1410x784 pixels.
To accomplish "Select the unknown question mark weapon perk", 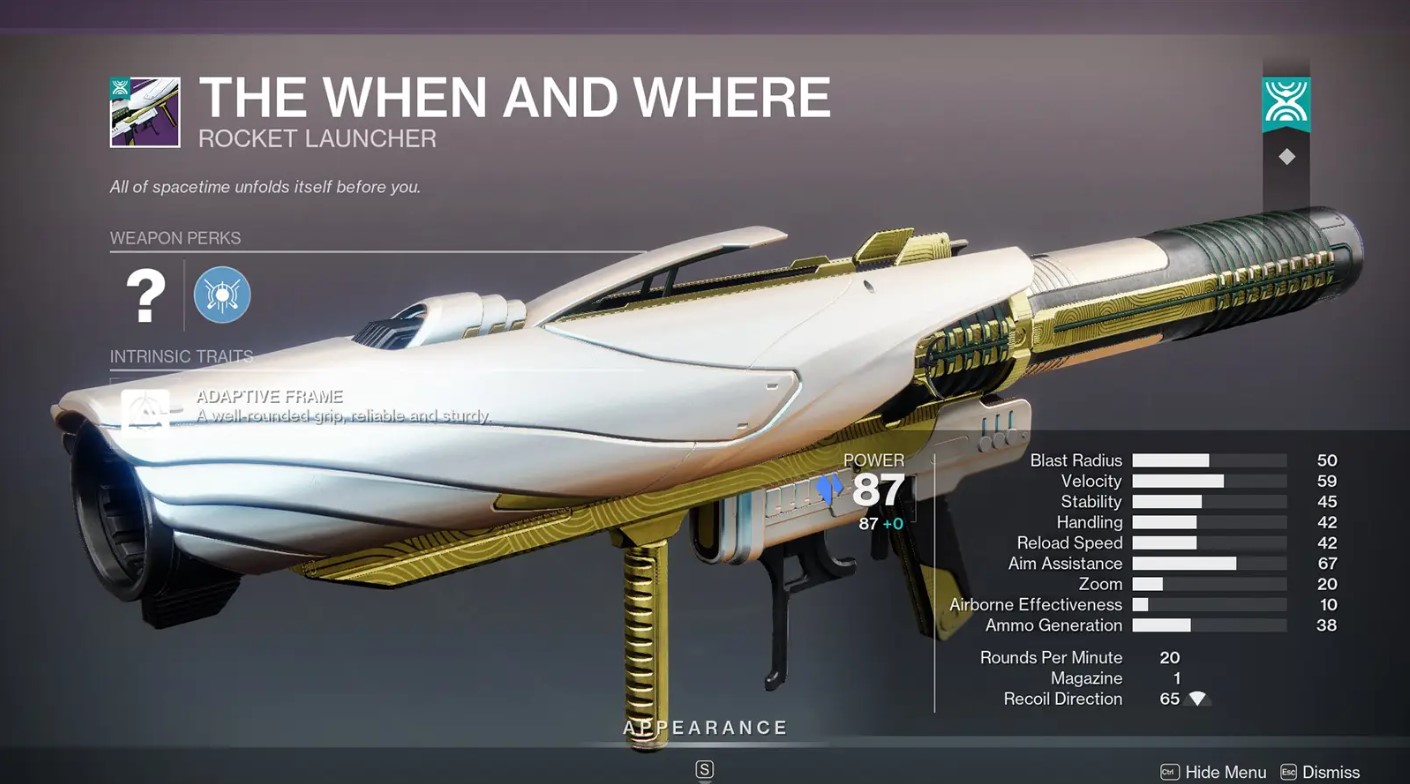I will (145, 295).
